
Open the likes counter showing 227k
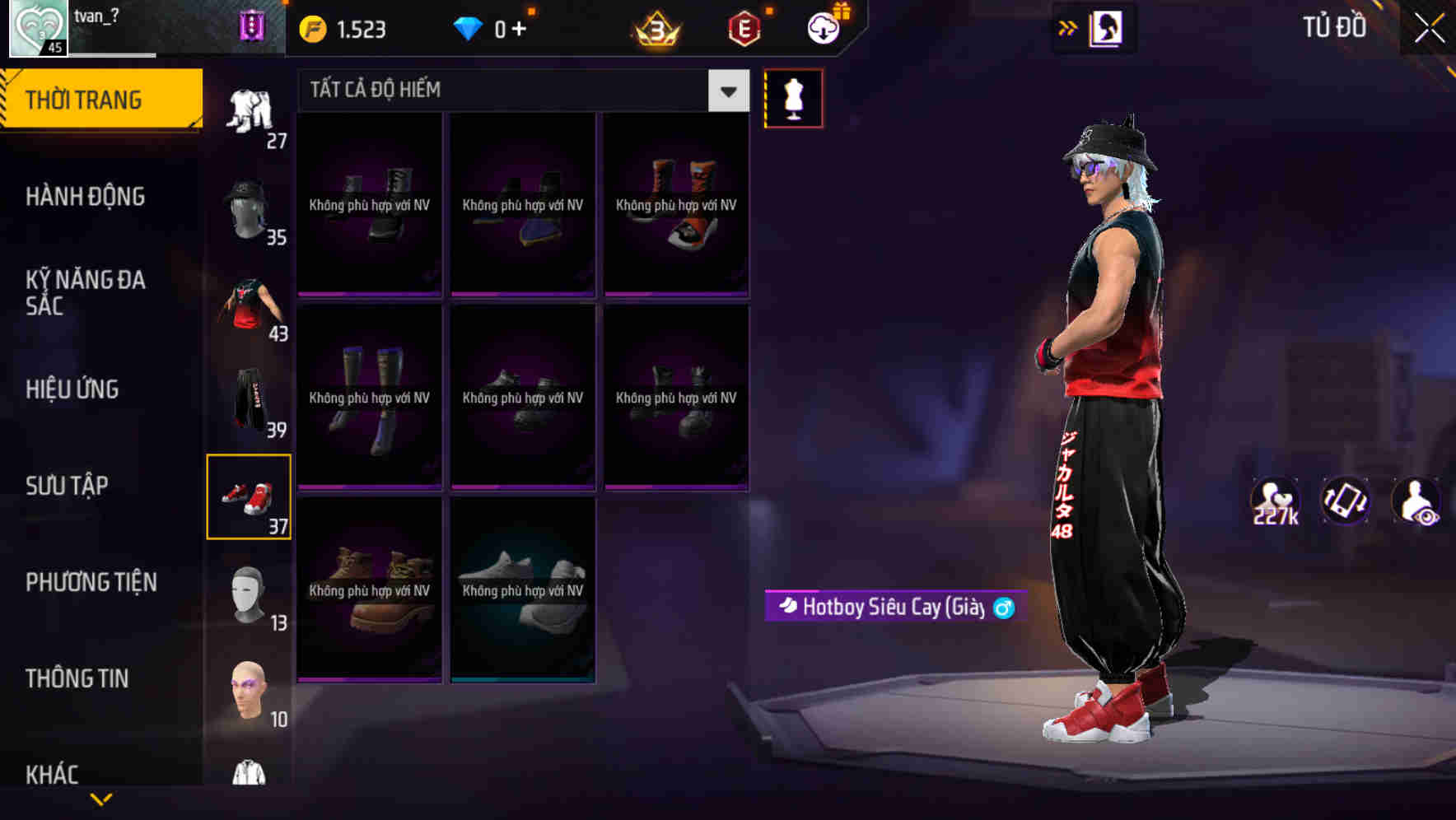(1274, 501)
